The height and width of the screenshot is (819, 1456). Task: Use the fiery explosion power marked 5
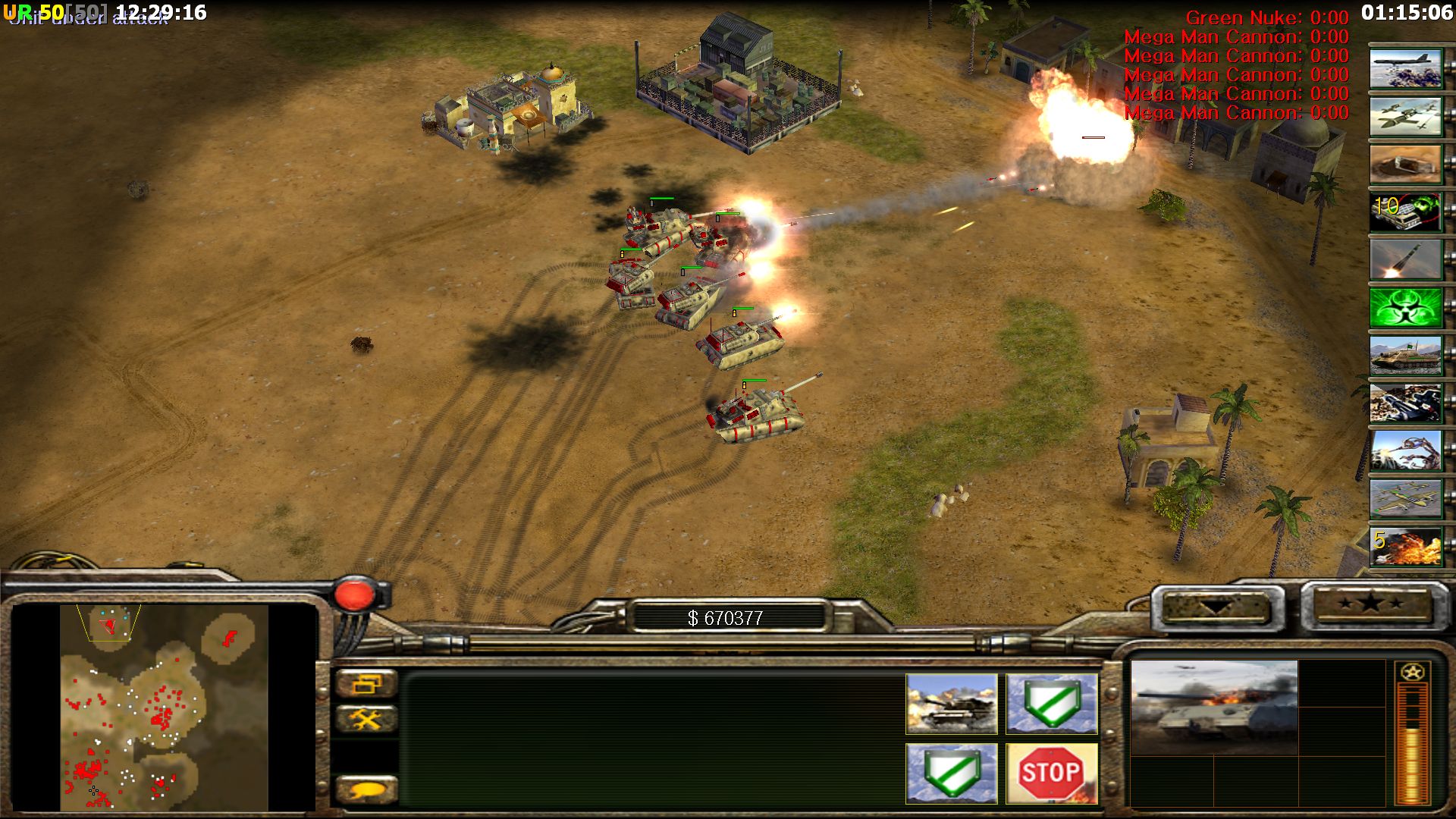[x=1405, y=546]
